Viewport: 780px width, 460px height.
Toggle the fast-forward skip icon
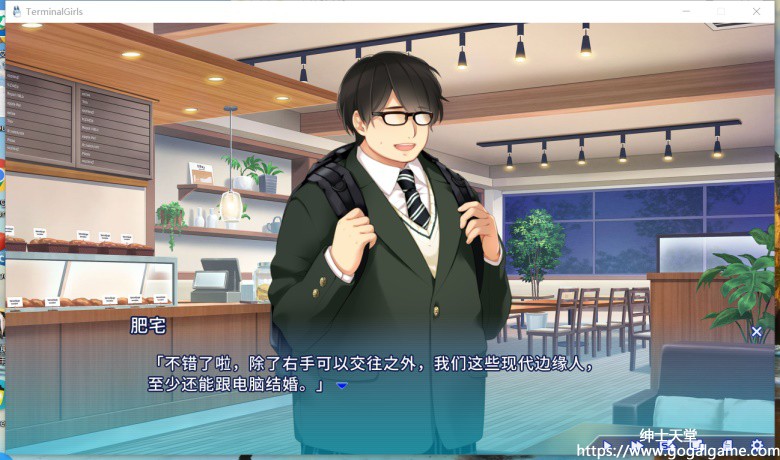(x=636, y=446)
